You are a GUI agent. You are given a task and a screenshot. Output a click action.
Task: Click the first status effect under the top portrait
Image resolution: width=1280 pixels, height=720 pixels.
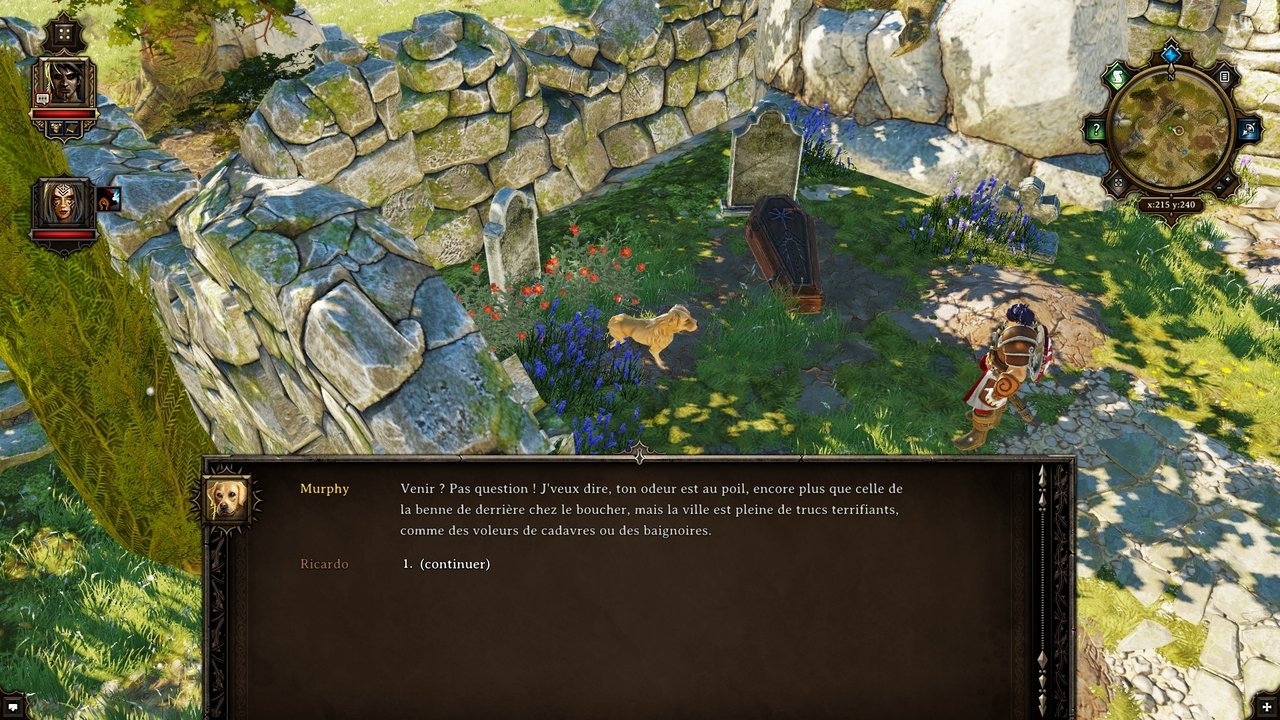click(x=57, y=127)
